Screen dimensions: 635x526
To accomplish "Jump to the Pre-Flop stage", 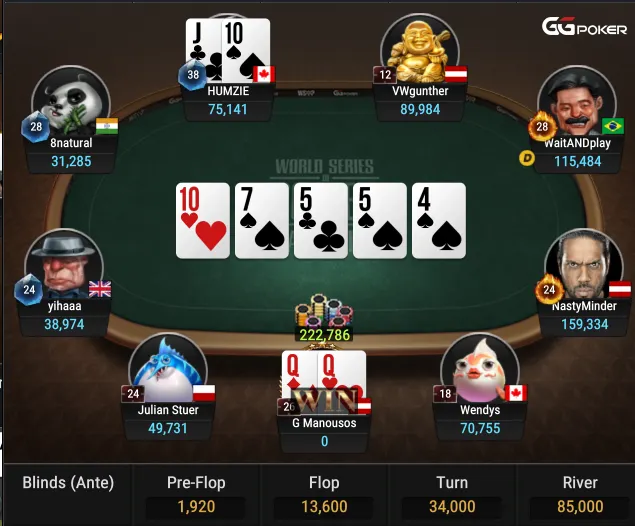I will (x=194, y=494).
